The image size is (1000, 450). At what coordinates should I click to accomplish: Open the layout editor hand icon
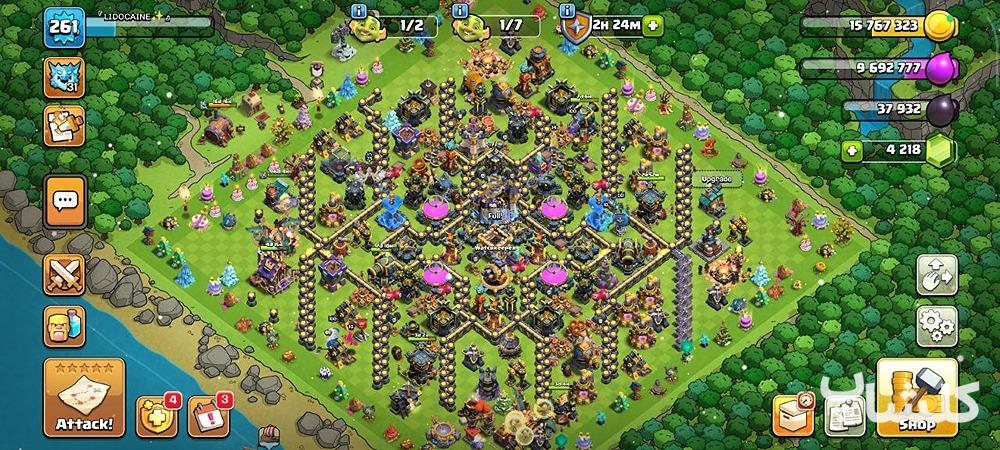coord(937,275)
